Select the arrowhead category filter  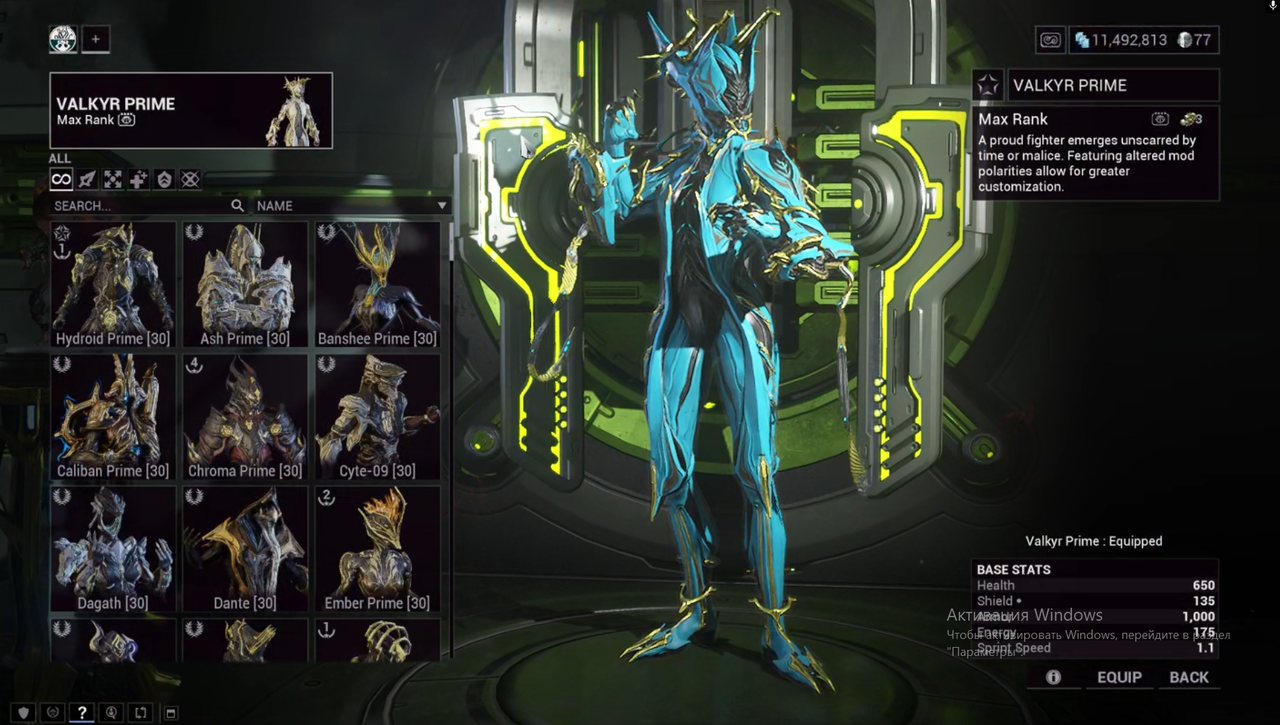87,180
